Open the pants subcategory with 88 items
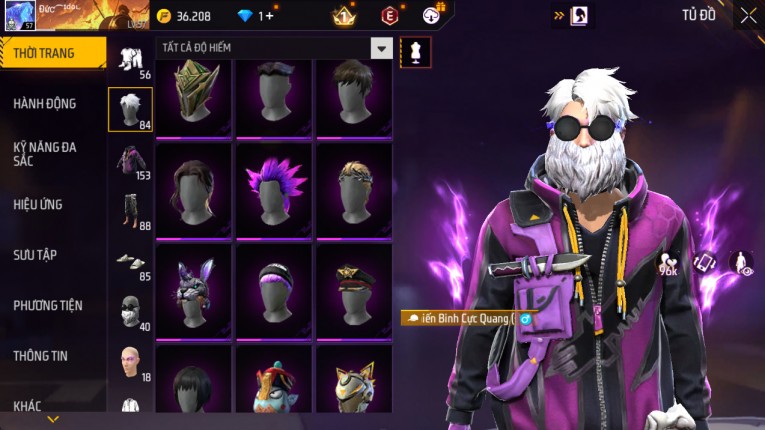The height and width of the screenshot is (430, 765). [130, 212]
